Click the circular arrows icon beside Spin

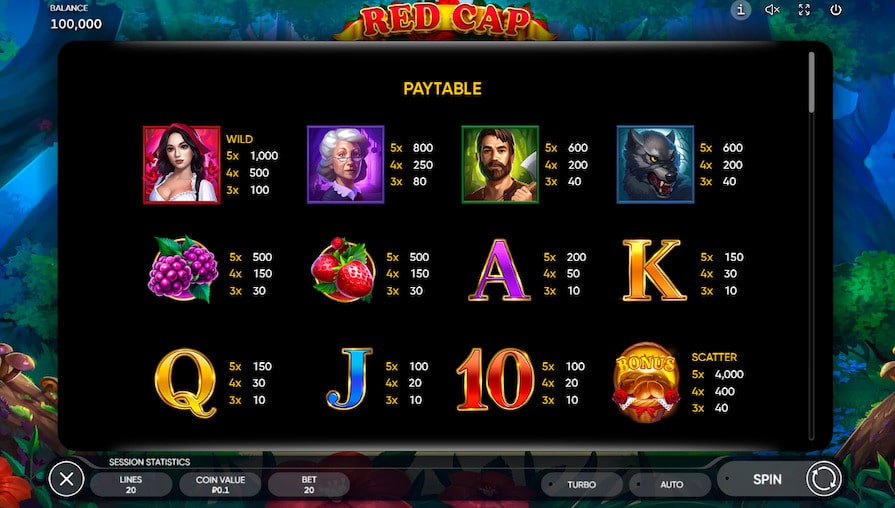click(824, 480)
